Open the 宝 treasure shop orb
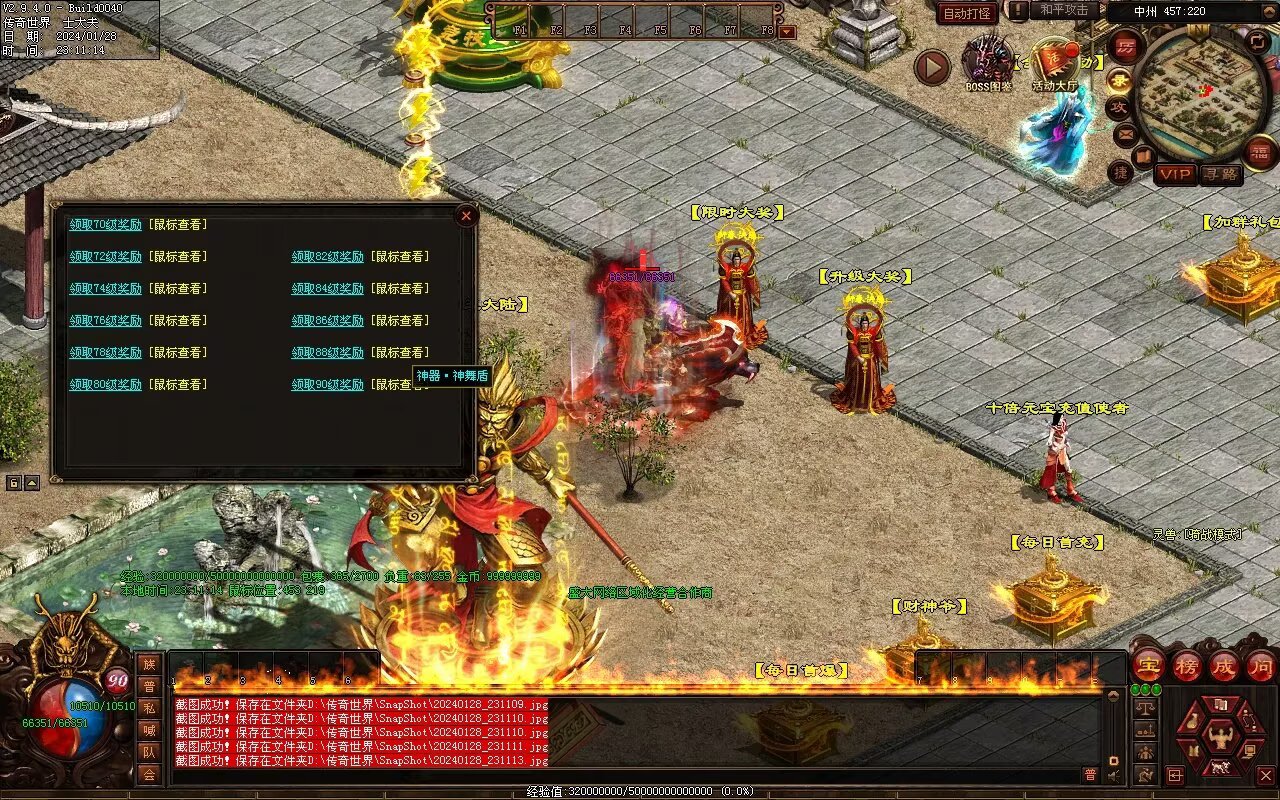The image size is (1280, 800). pyautogui.click(x=1148, y=666)
